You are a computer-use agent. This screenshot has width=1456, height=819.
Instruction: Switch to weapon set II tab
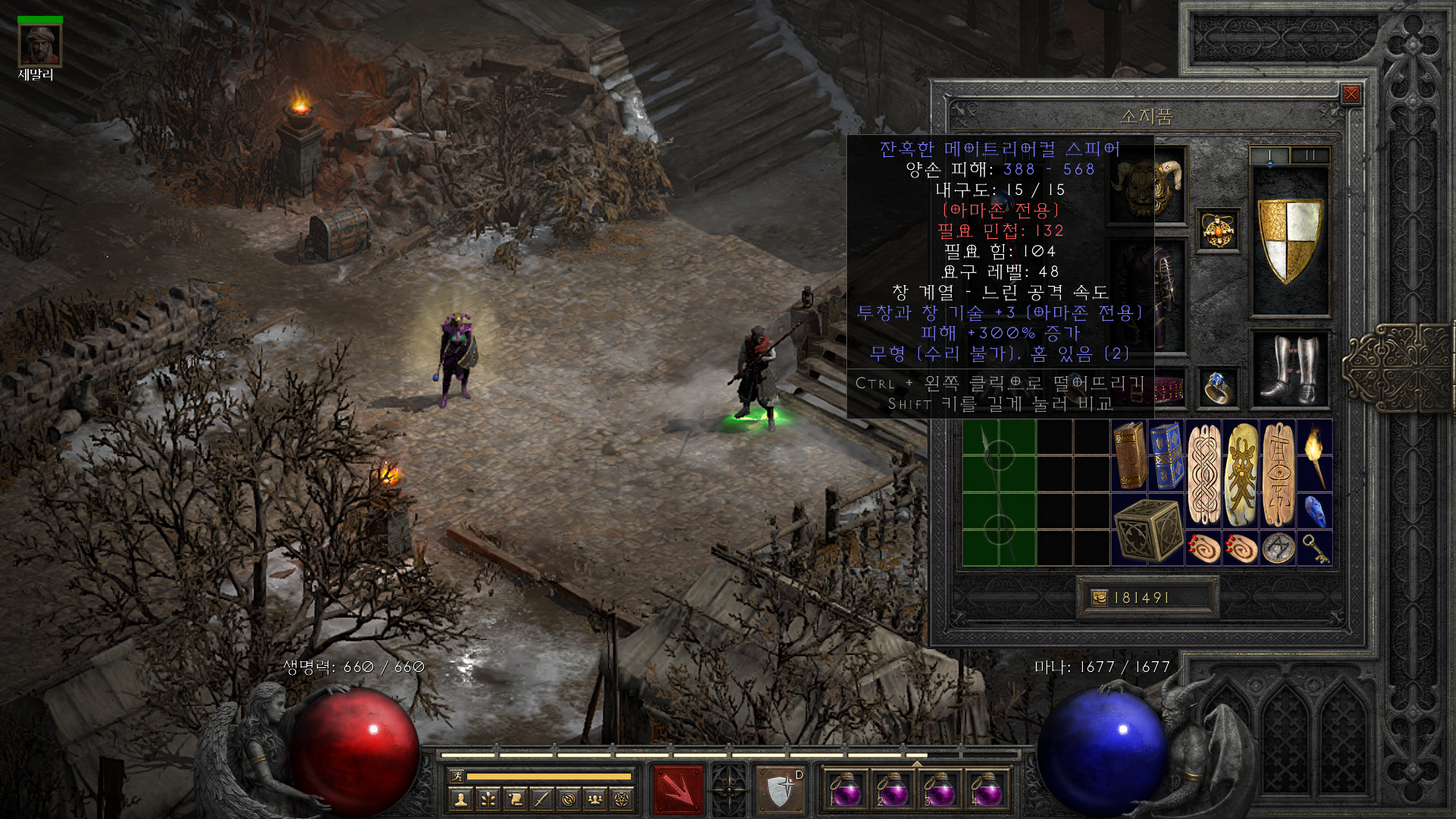[1310, 155]
